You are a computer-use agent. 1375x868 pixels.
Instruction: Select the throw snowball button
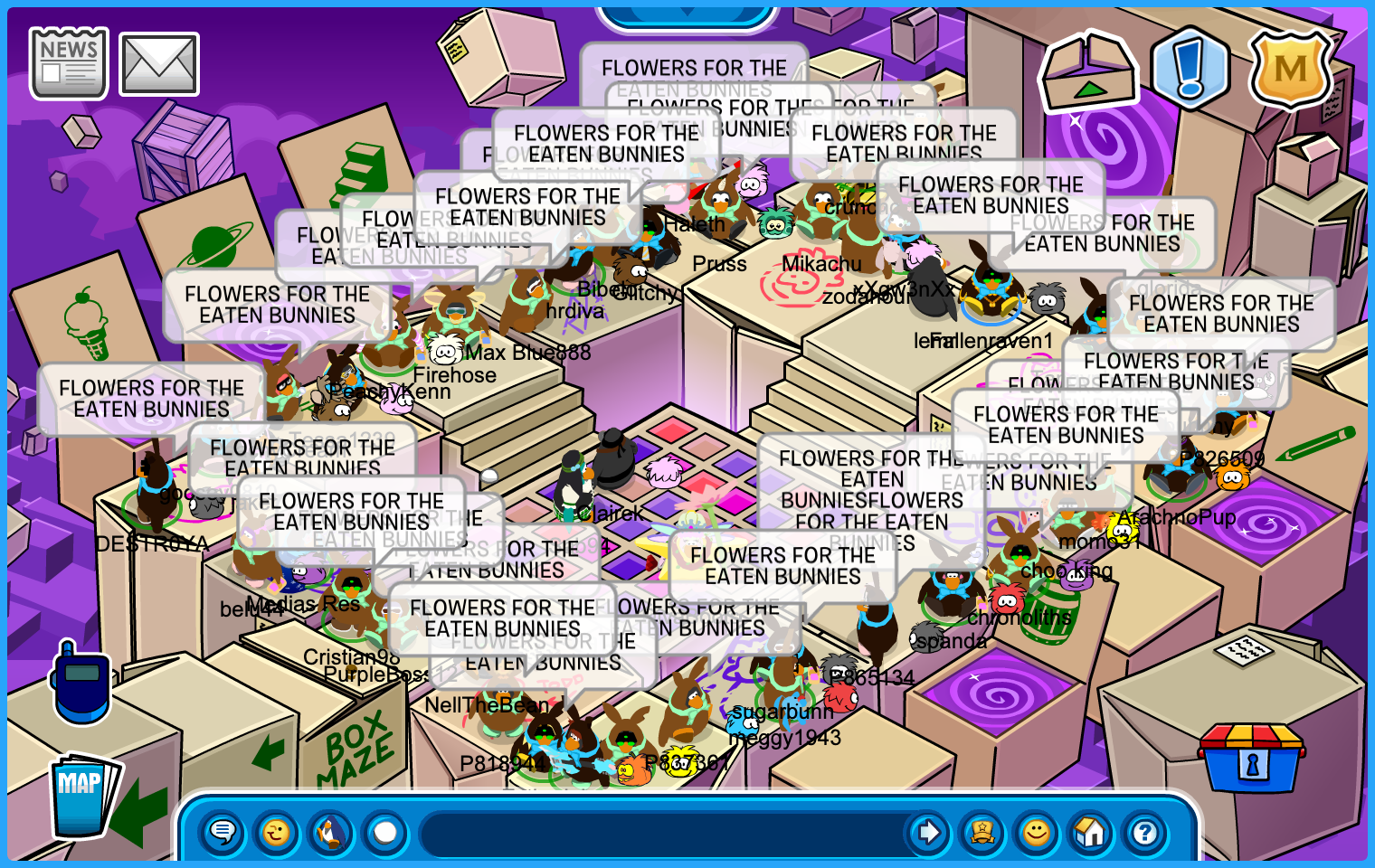point(385,832)
